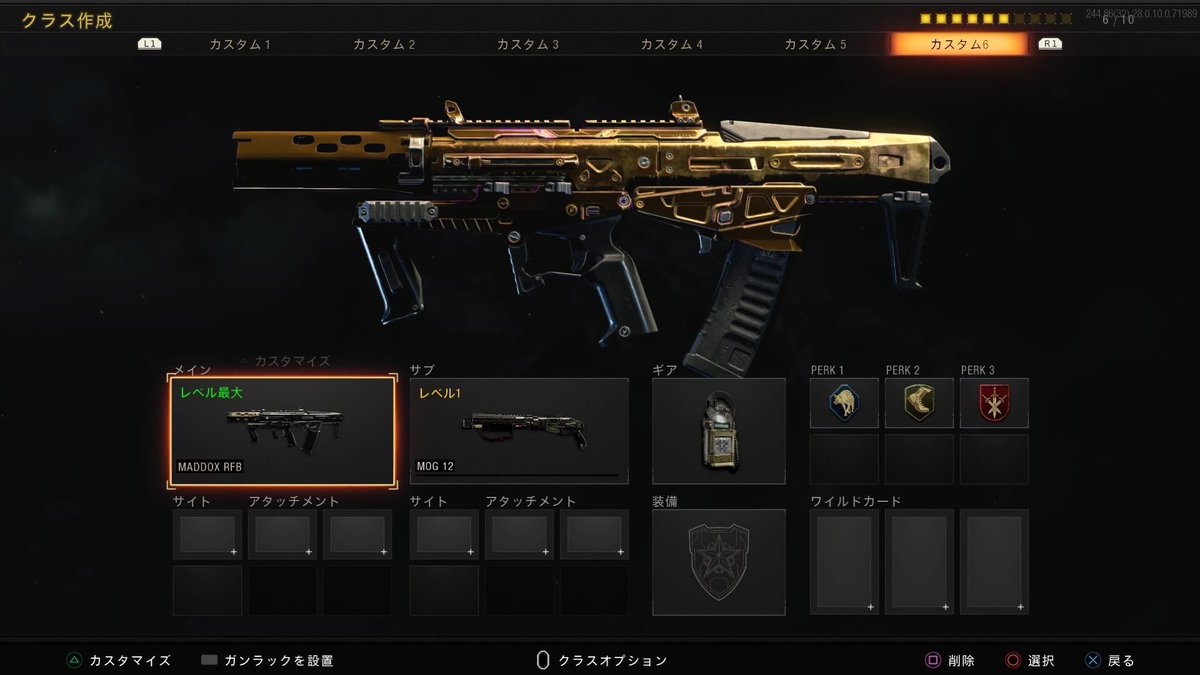Screen dimensions: 1200x675
Task: Click the PERK 2 green boot icon
Action: (919, 403)
